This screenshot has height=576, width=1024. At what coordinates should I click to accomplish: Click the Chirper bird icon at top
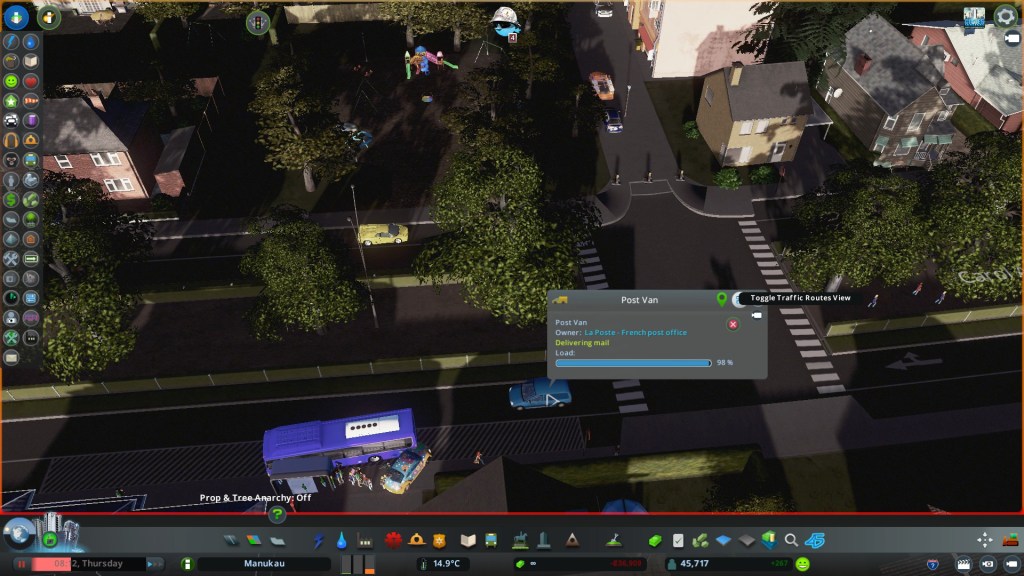pyautogui.click(x=502, y=20)
